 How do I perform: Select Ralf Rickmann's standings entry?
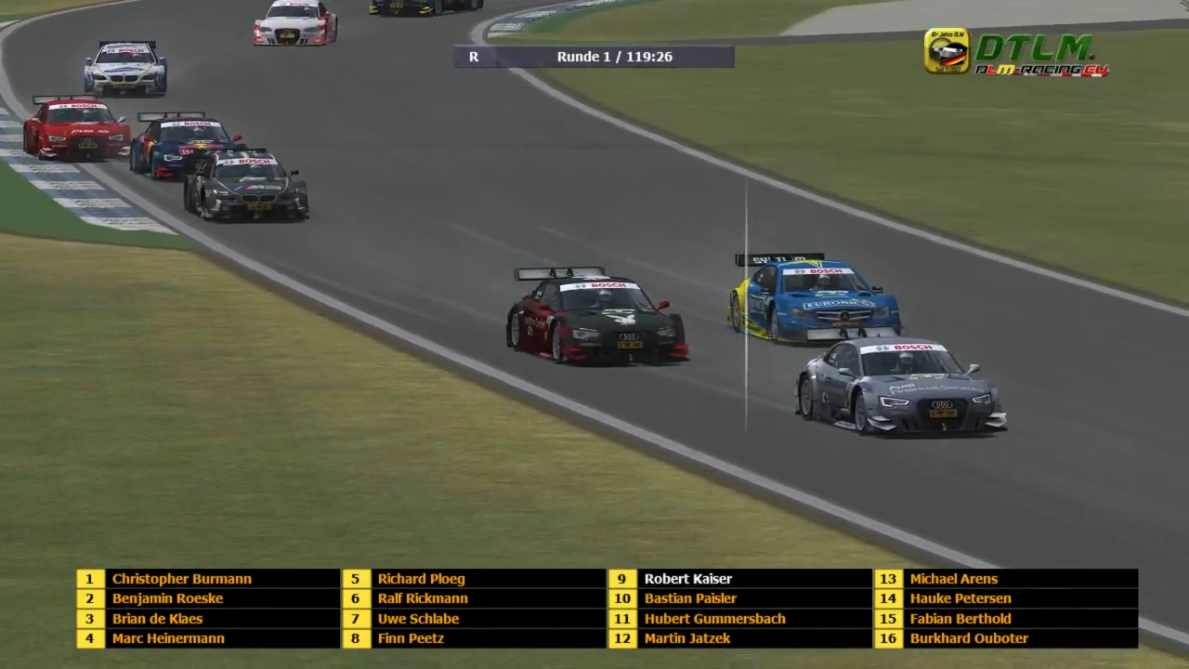pyautogui.click(x=422, y=599)
